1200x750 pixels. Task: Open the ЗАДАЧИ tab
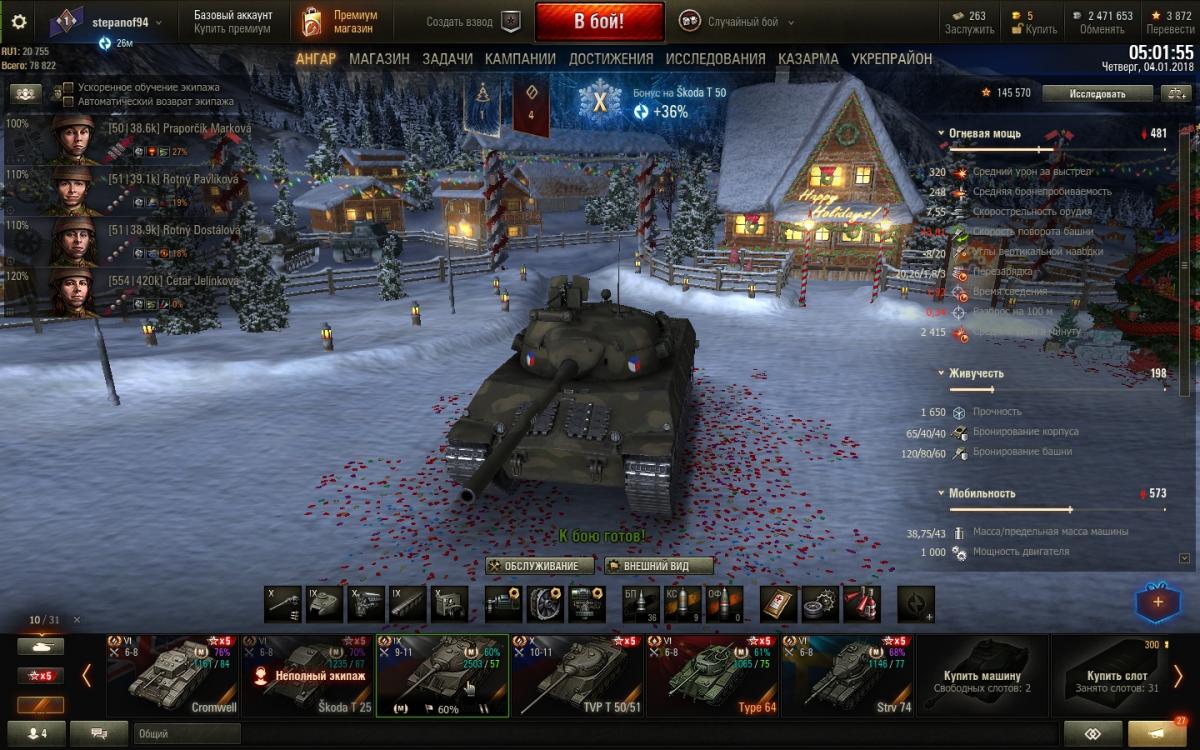click(x=447, y=59)
